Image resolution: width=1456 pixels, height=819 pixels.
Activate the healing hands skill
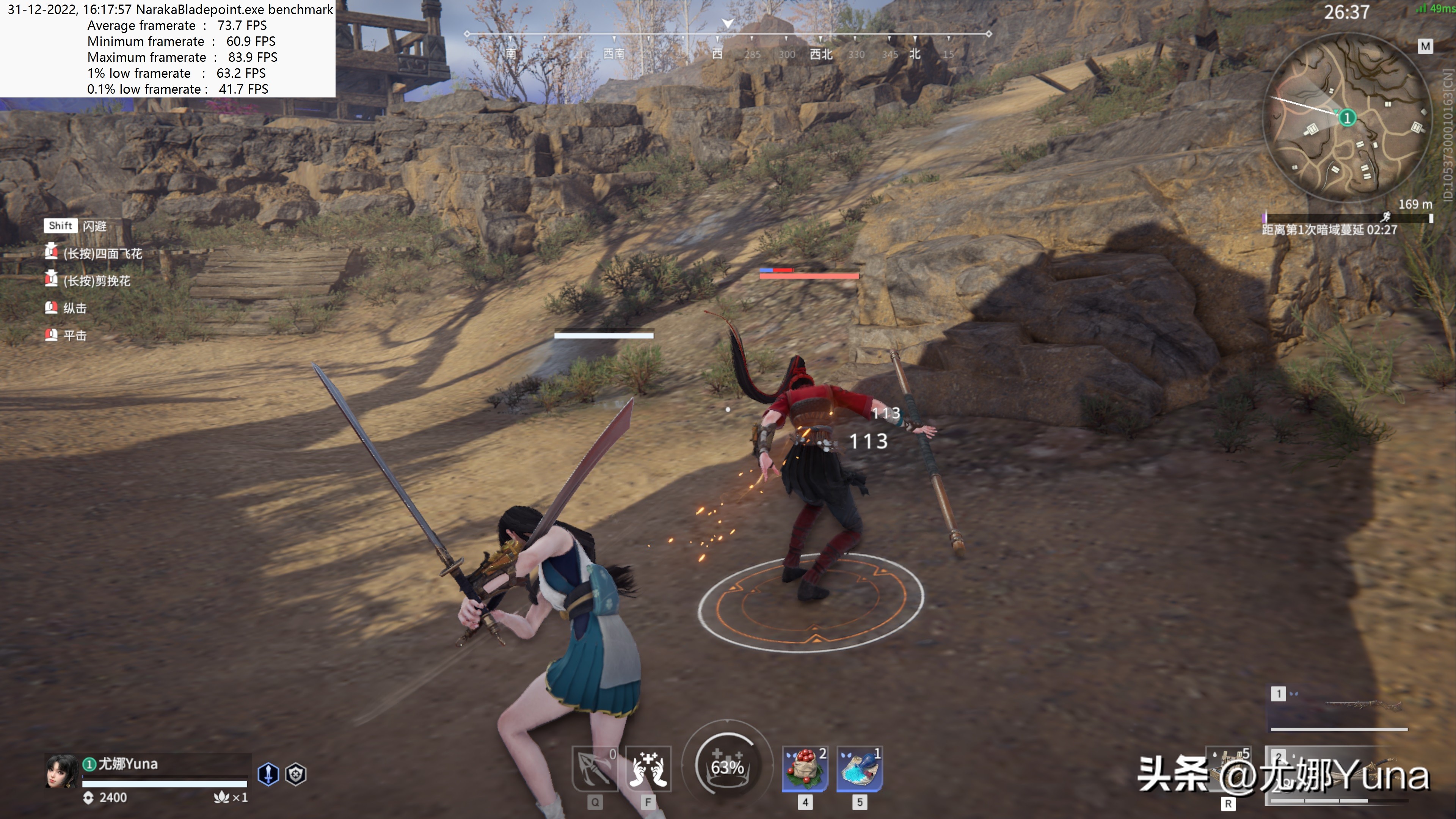(x=648, y=768)
